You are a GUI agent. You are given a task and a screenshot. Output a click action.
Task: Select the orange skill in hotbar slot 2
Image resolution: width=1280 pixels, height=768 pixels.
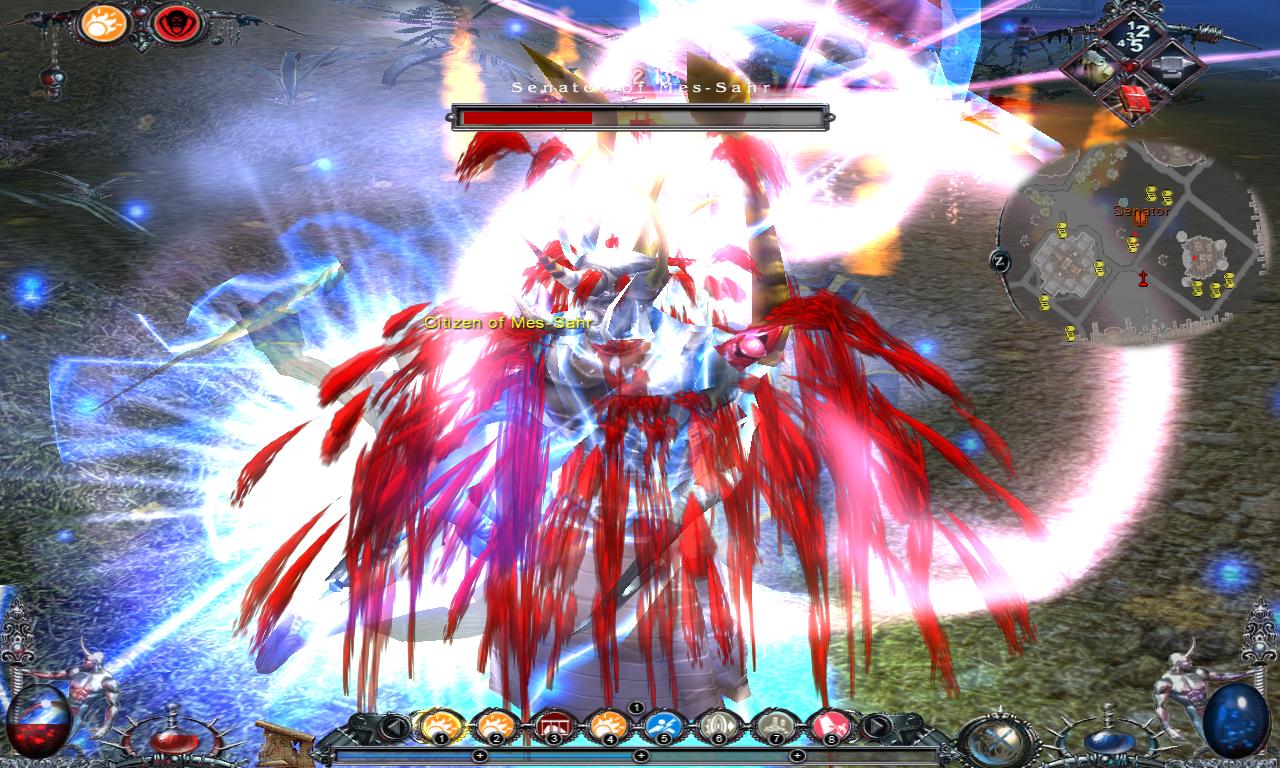(x=495, y=724)
